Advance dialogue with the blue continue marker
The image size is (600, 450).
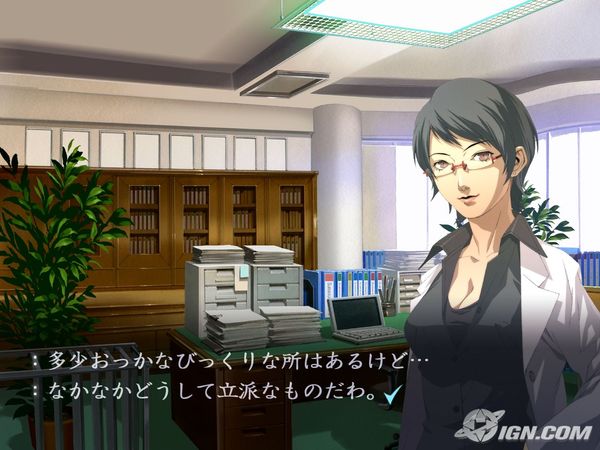click(x=393, y=396)
